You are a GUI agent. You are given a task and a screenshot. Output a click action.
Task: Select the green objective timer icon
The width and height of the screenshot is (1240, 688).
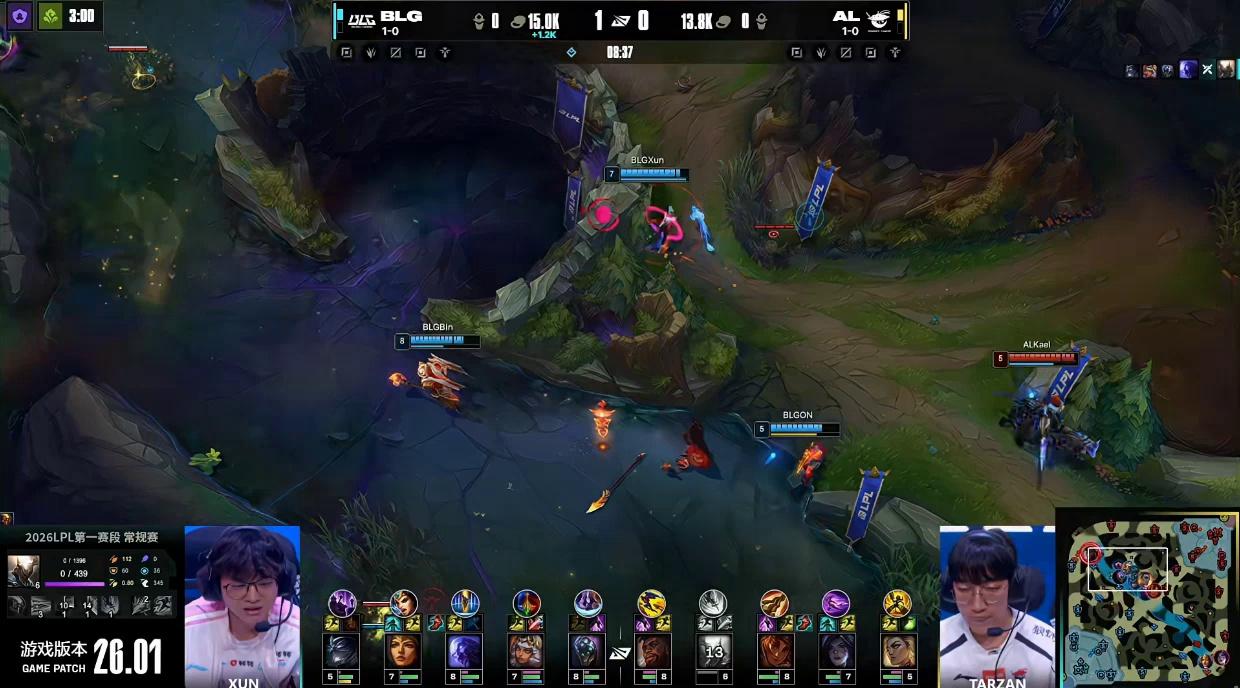click(x=53, y=15)
